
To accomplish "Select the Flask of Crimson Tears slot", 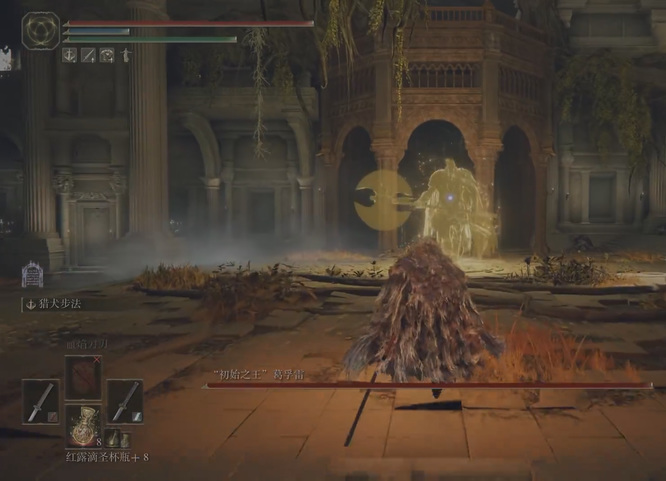I will click(x=82, y=425).
